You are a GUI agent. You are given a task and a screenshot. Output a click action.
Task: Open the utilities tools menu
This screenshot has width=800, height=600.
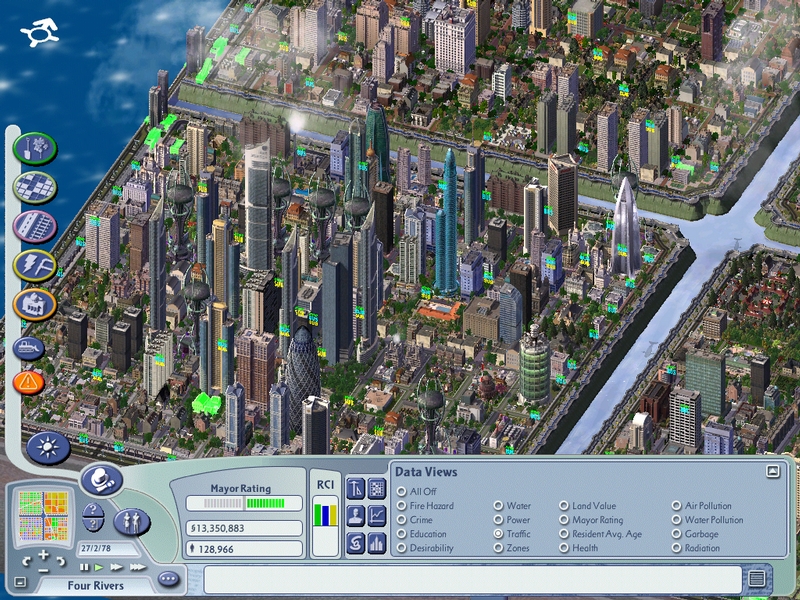[x=34, y=265]
